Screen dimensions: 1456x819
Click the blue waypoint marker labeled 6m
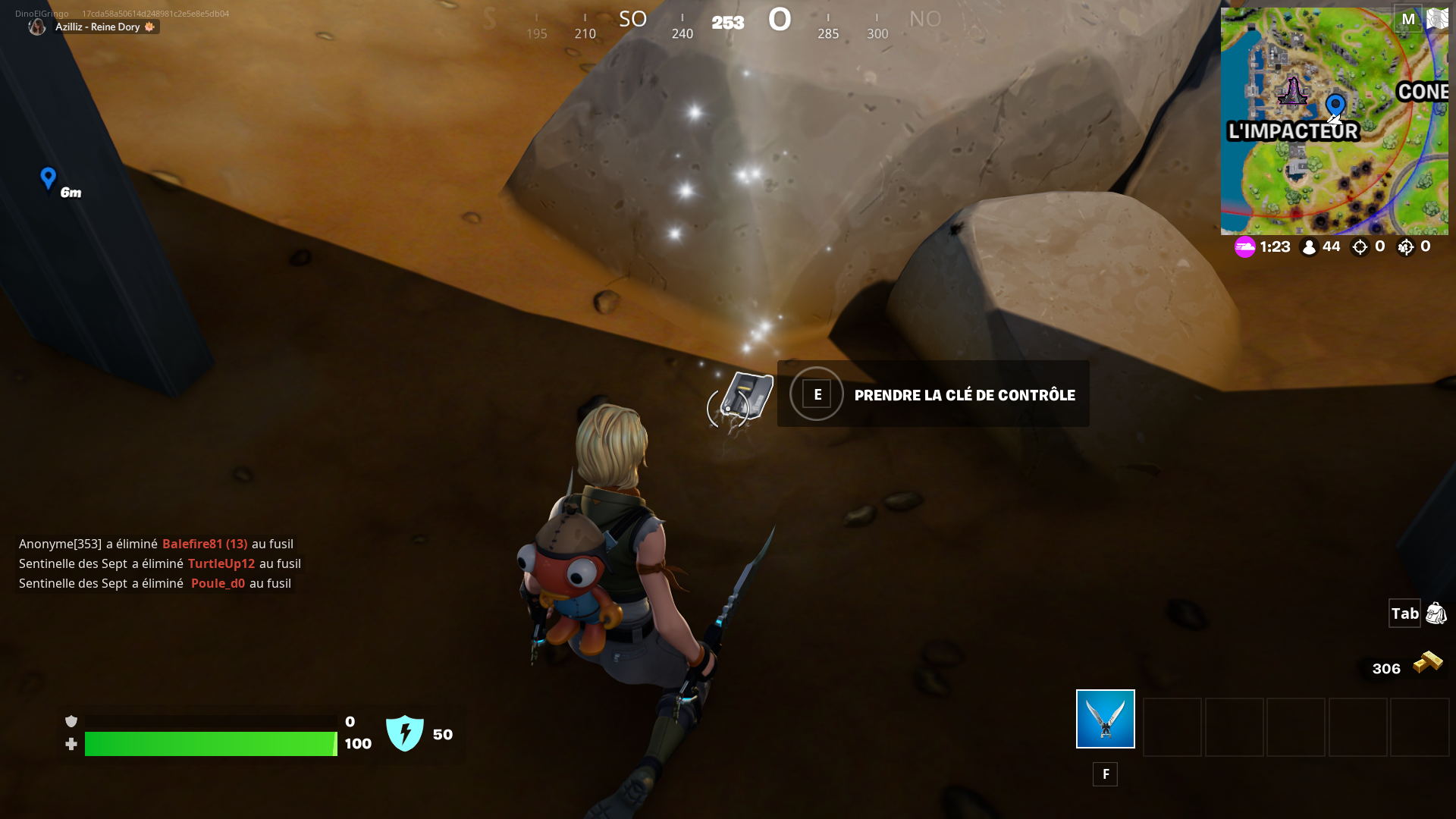(x=49, y=180)
